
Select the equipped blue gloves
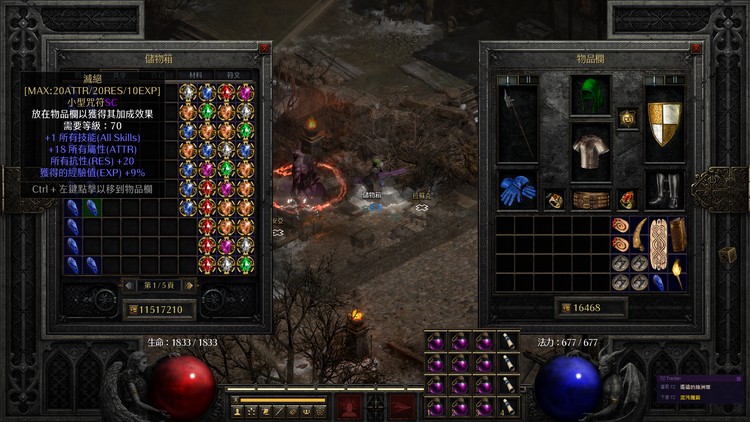pyautogui.click(x=517, y=189)
